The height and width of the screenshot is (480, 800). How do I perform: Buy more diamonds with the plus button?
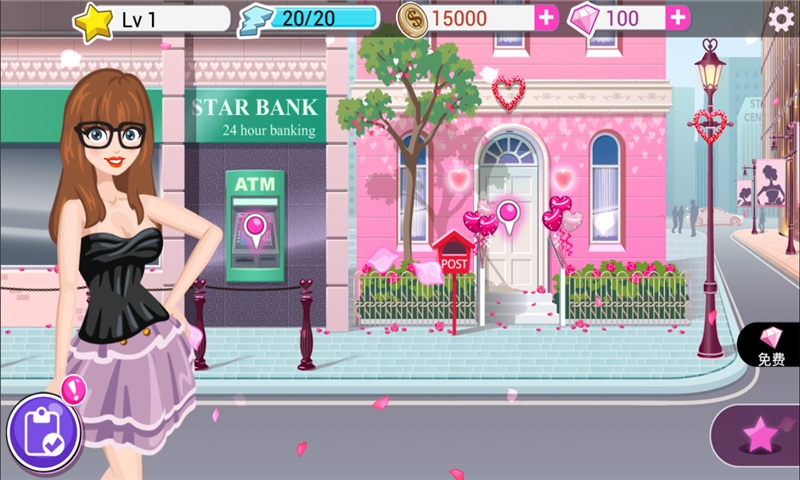tap(677, 18)
